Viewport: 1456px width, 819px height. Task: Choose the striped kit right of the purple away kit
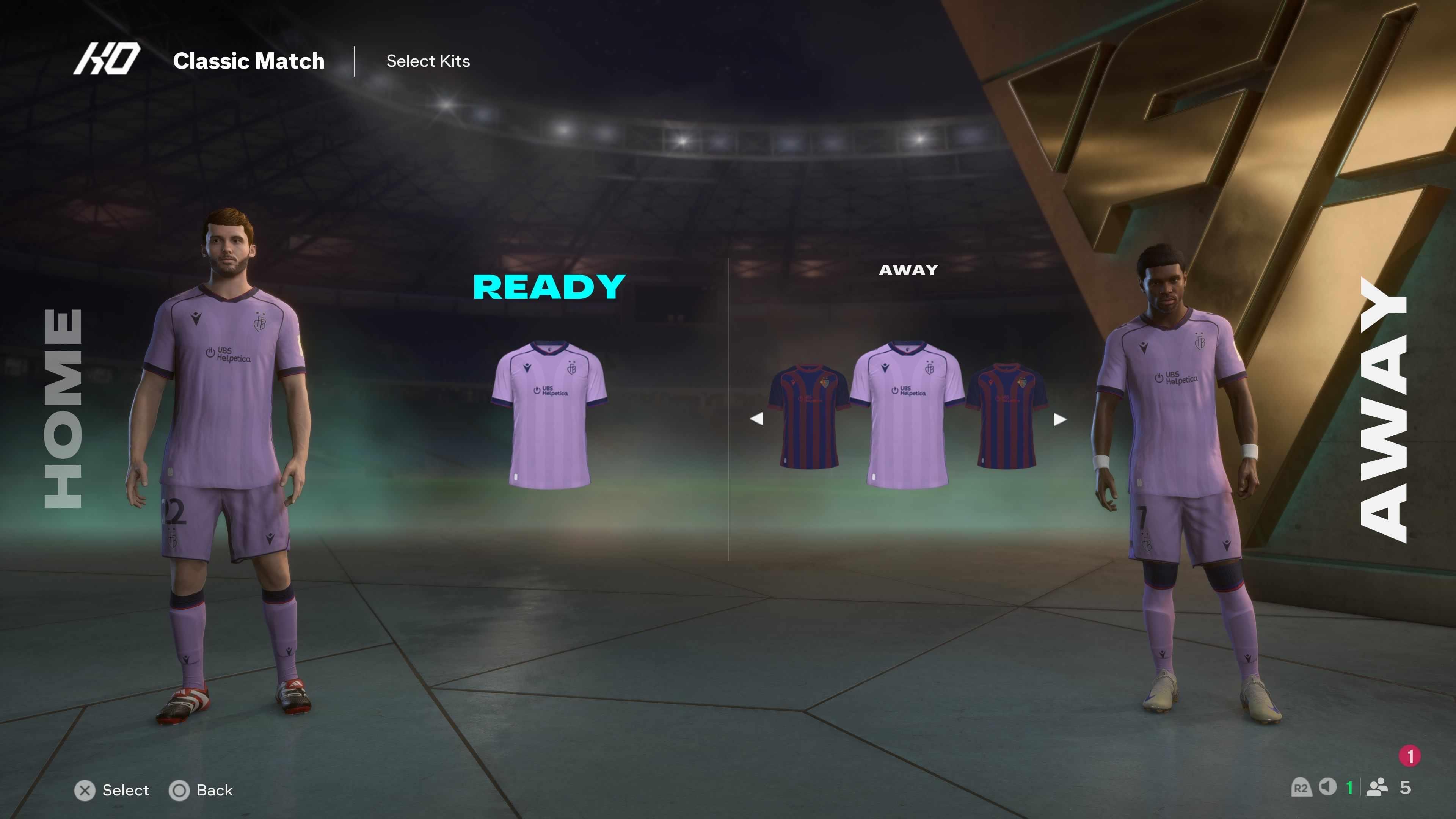pos(1007,416)
